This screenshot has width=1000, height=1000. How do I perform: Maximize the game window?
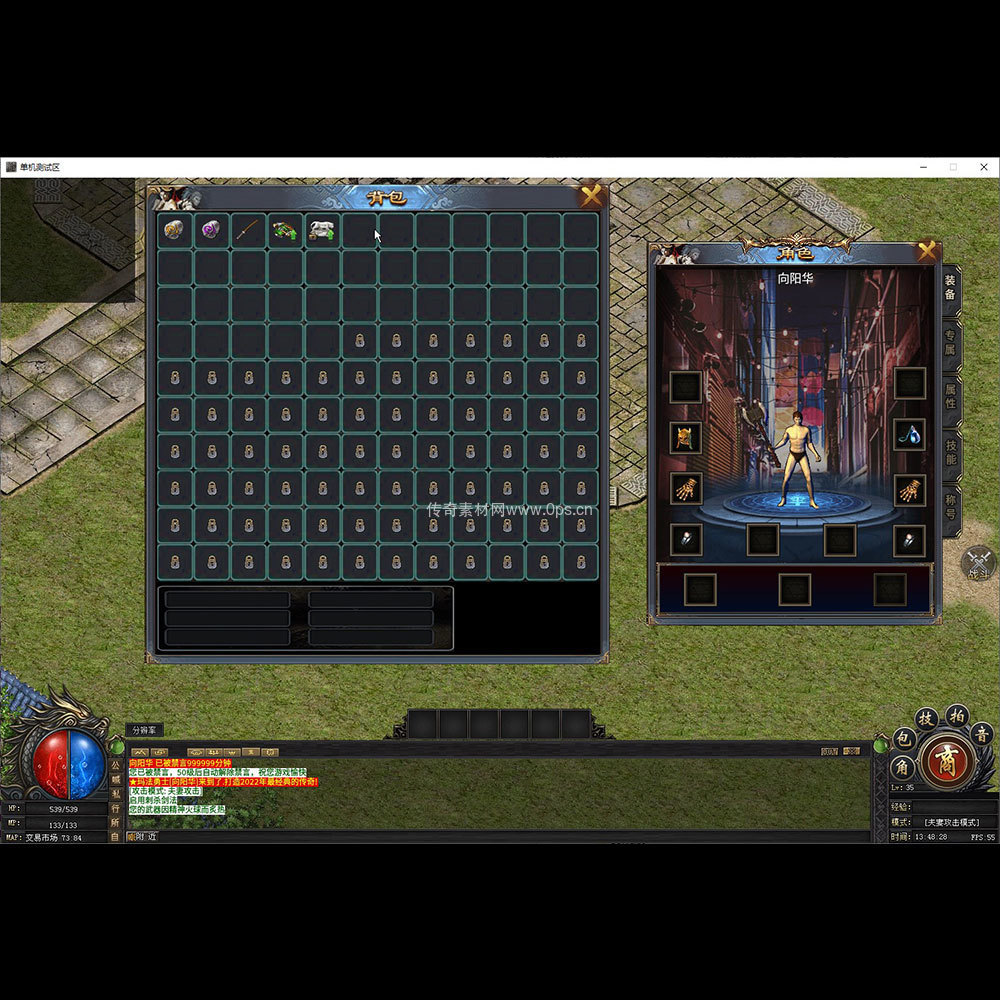point(953,167)
